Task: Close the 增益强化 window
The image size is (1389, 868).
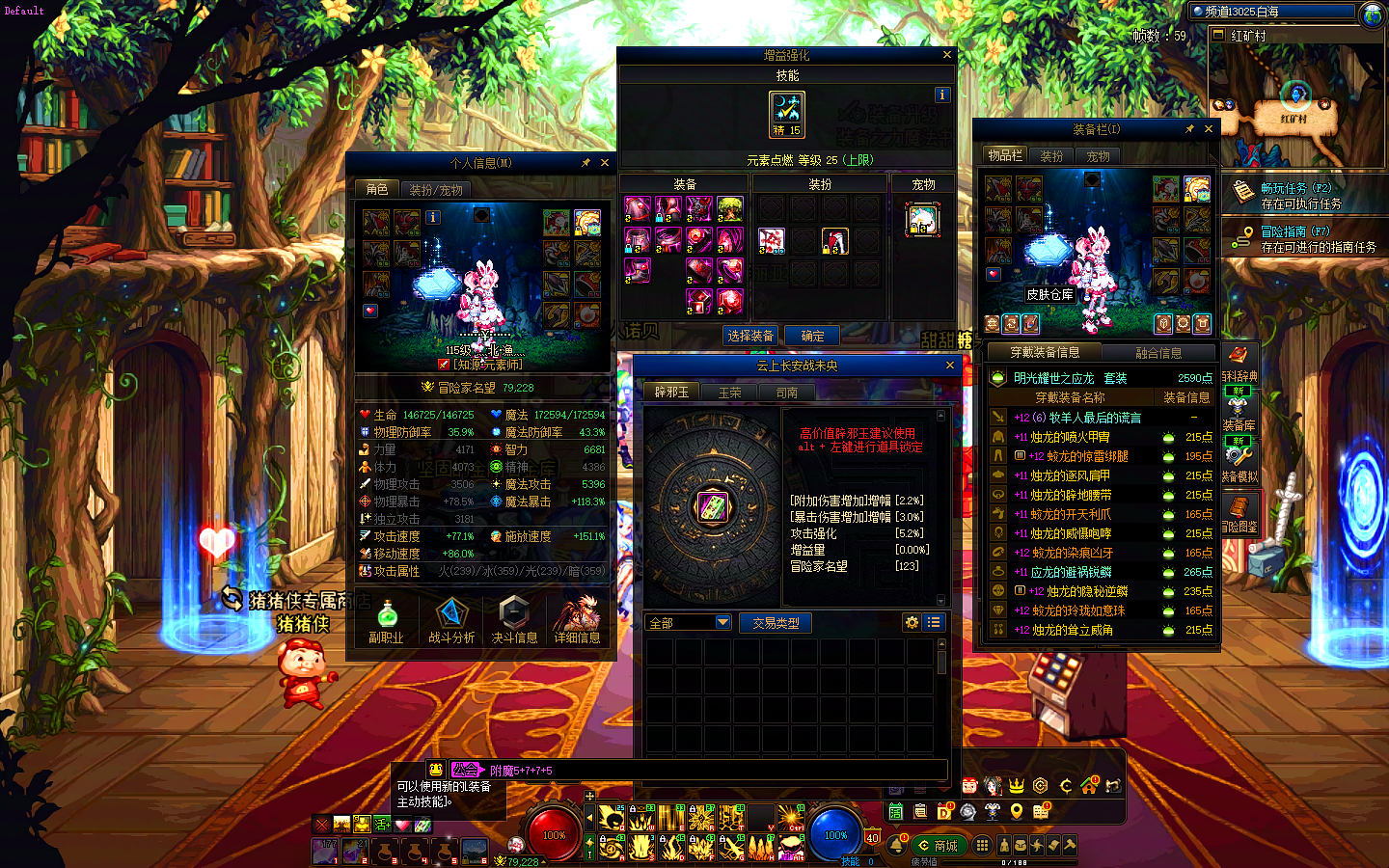Action: point(947,55)
